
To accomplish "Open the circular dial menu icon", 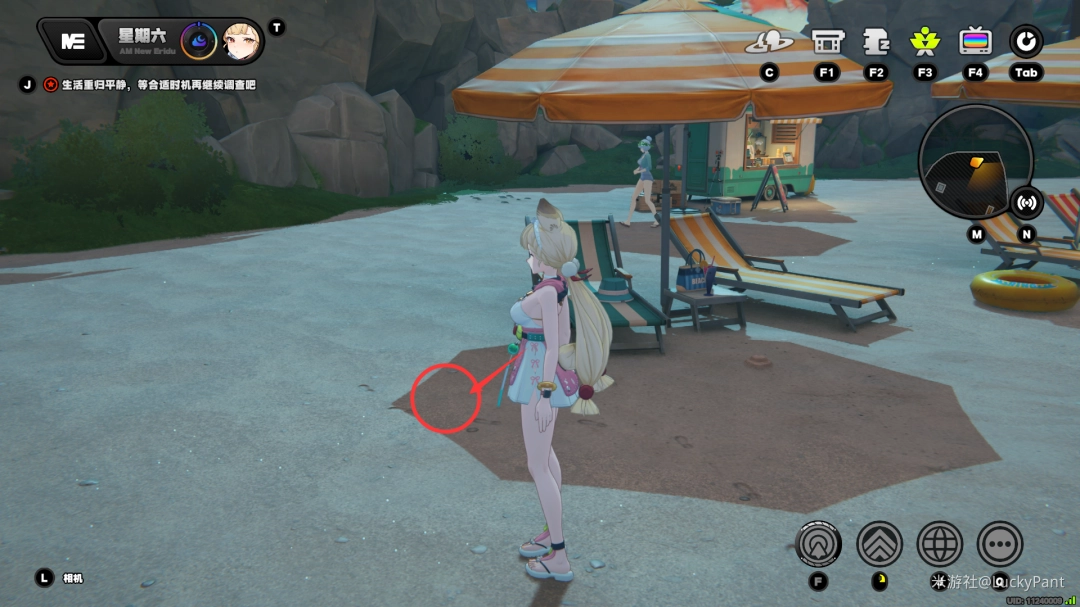I will [1026, 42].
